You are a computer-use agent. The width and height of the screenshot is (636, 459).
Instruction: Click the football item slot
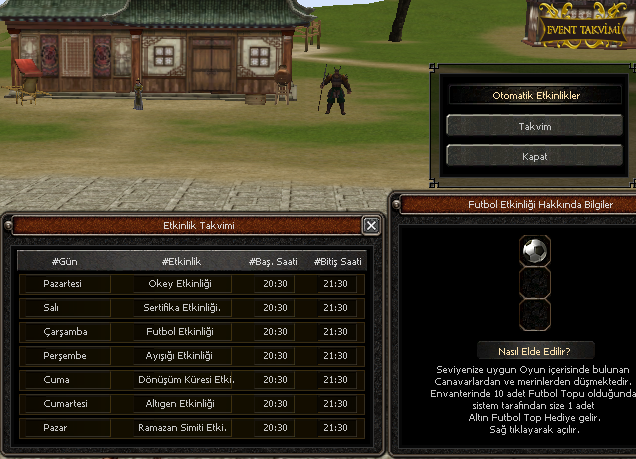534,251
